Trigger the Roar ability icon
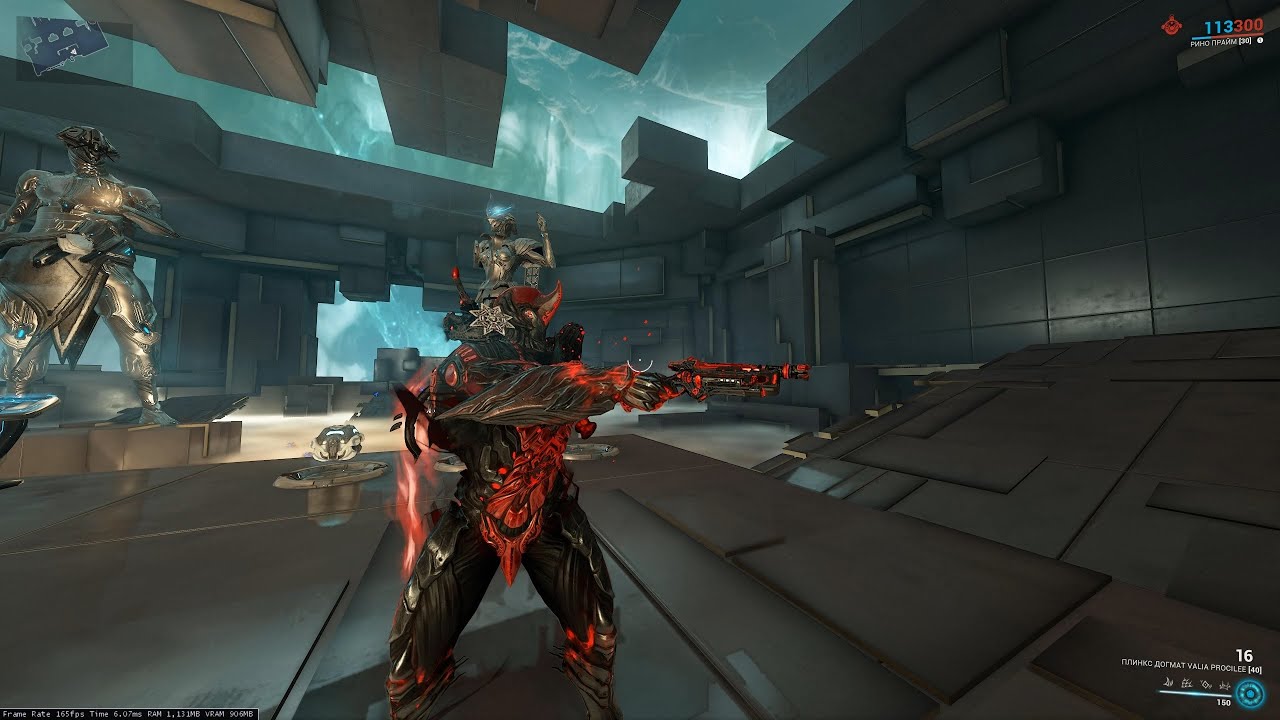 (x=1206, y=684)
